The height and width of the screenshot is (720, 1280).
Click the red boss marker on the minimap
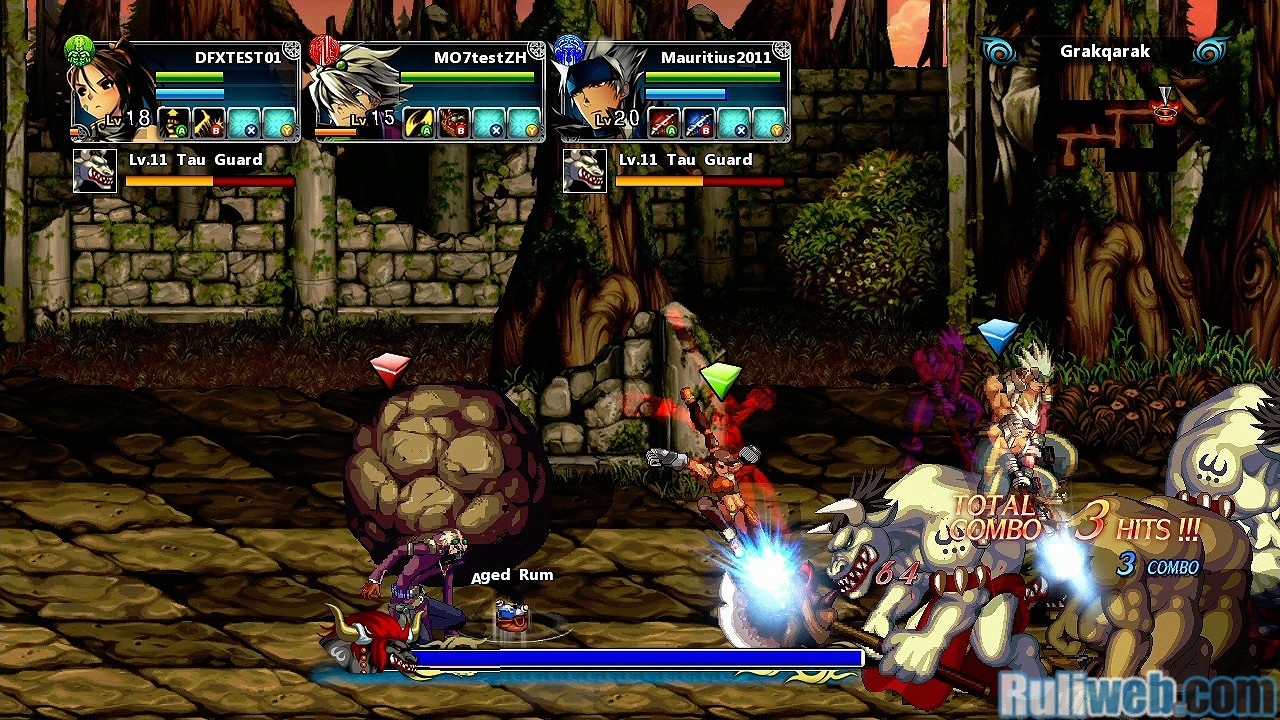click(1165, 107)
